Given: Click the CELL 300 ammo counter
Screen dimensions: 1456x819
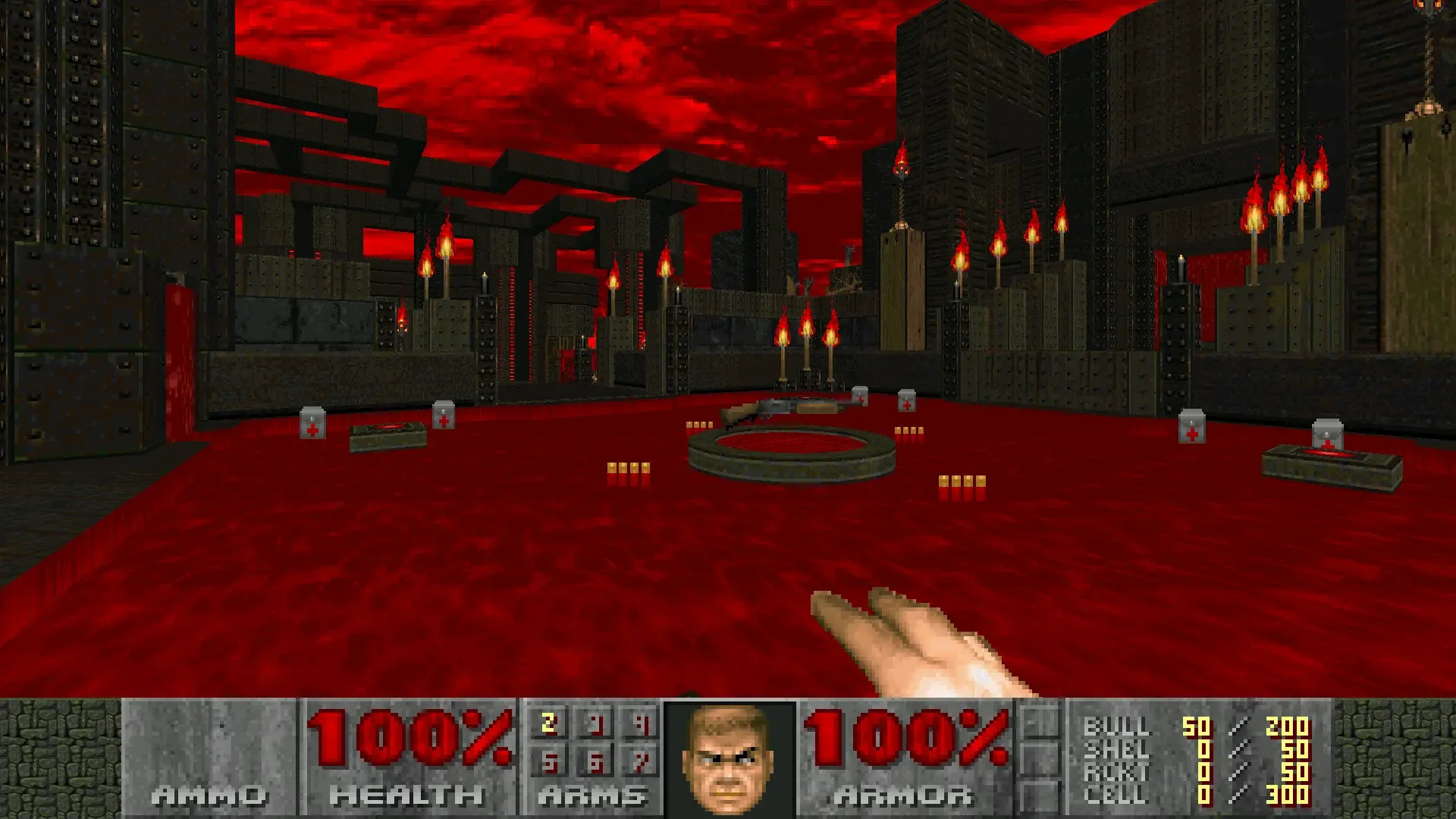Looking at the screenshot, I should [x=1287, y=793].
